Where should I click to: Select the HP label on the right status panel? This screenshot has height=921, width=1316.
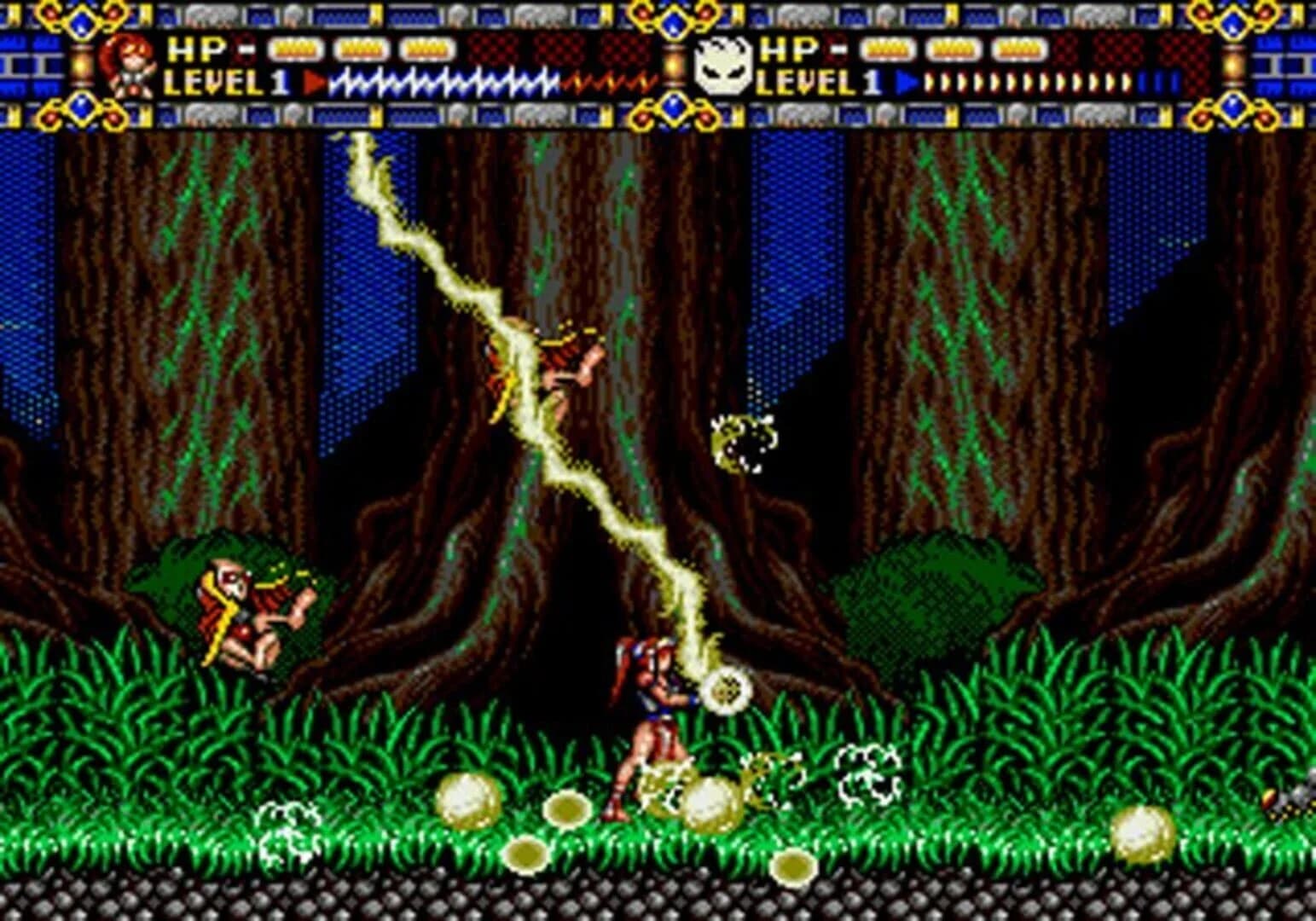coord(789,49)
